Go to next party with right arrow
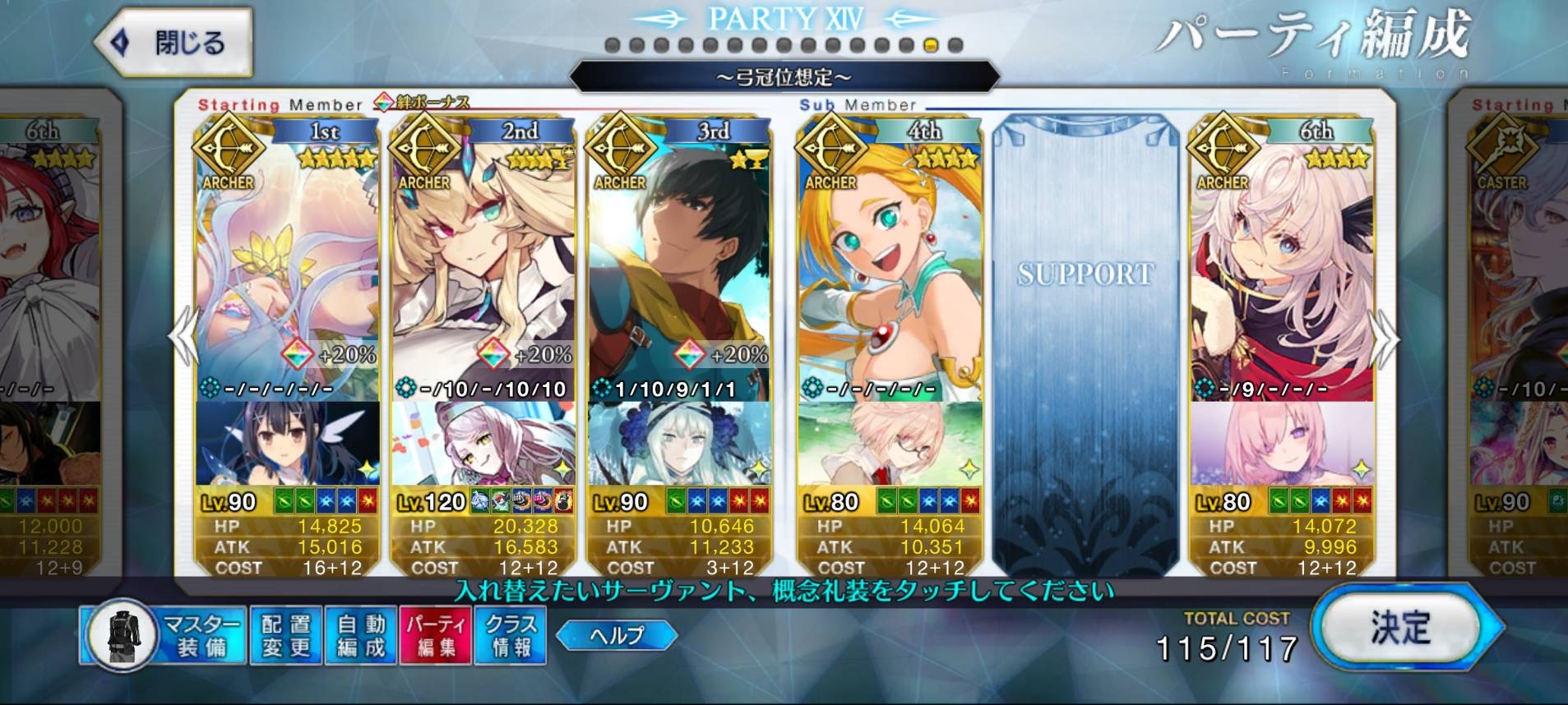The image size is (1568, 705). [1385, 339]
